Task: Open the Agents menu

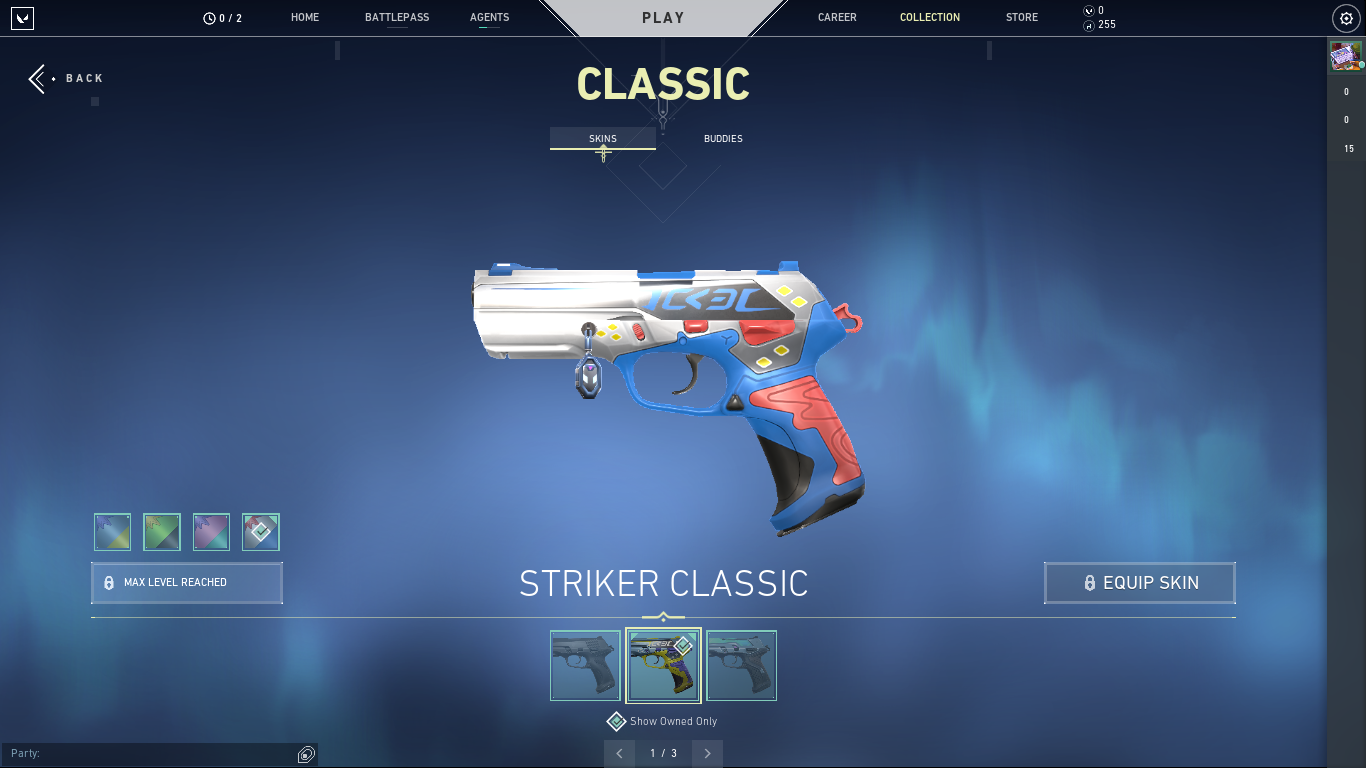Action: pos(489,18)
